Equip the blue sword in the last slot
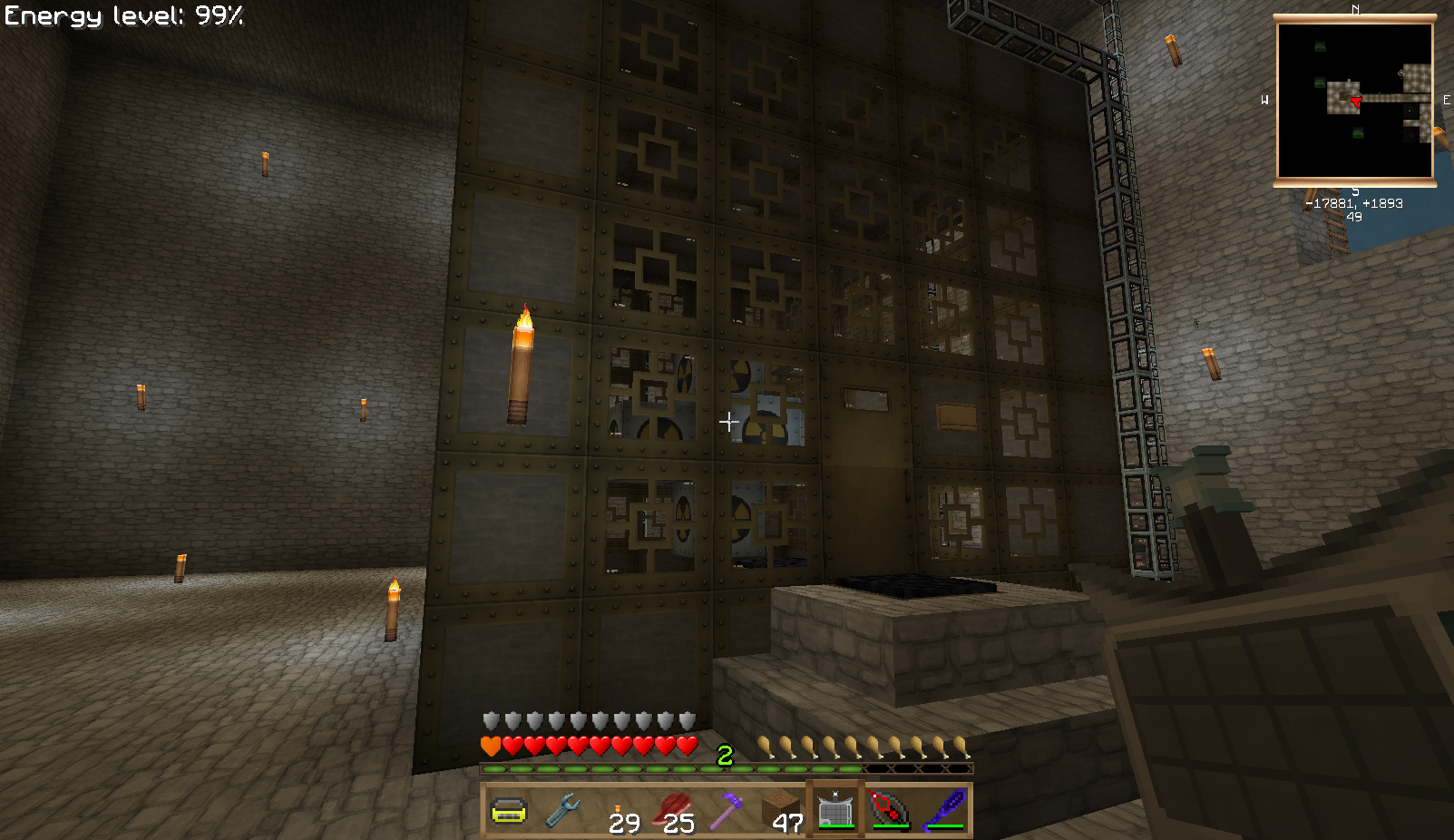1454x840 pixels. tap(944, 810)
